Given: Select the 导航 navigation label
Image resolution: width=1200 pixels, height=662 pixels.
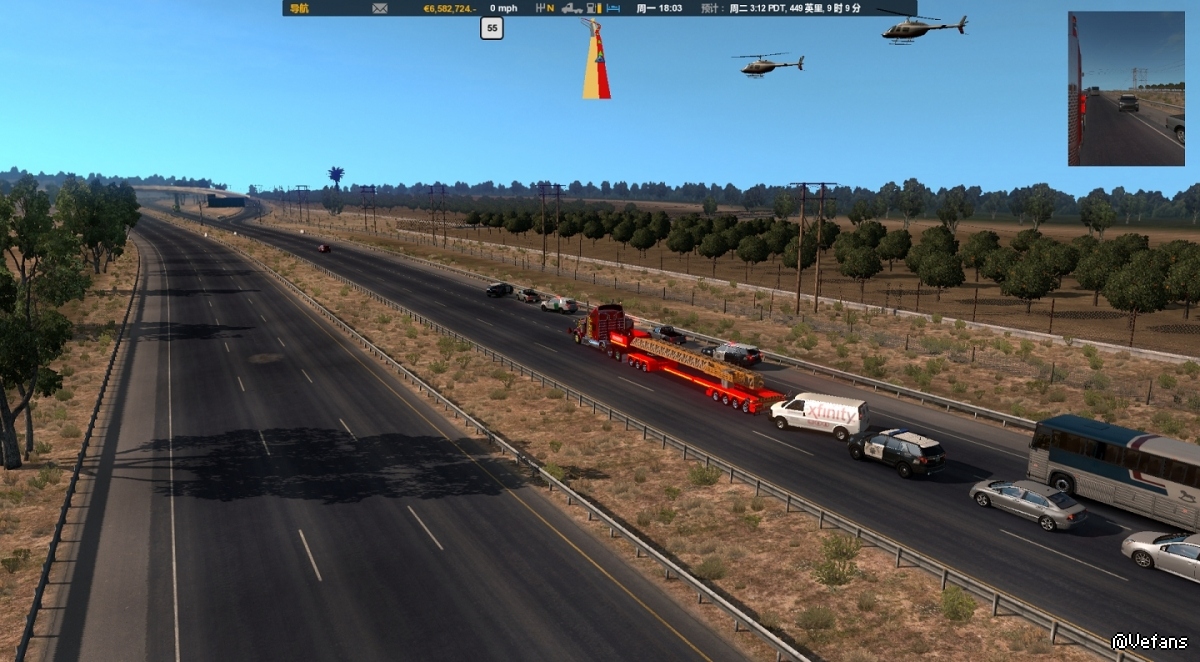Looking at the screenshot, I should pyautogui.click(x=299, y=8).
